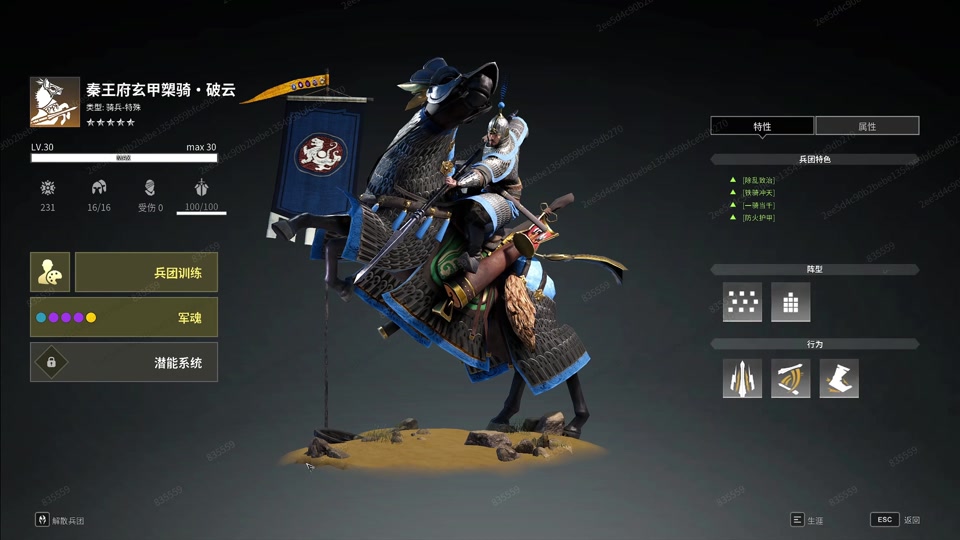Open 兵团训练 unit training
This screenshot has height=540, width=960.
(146, 272)
